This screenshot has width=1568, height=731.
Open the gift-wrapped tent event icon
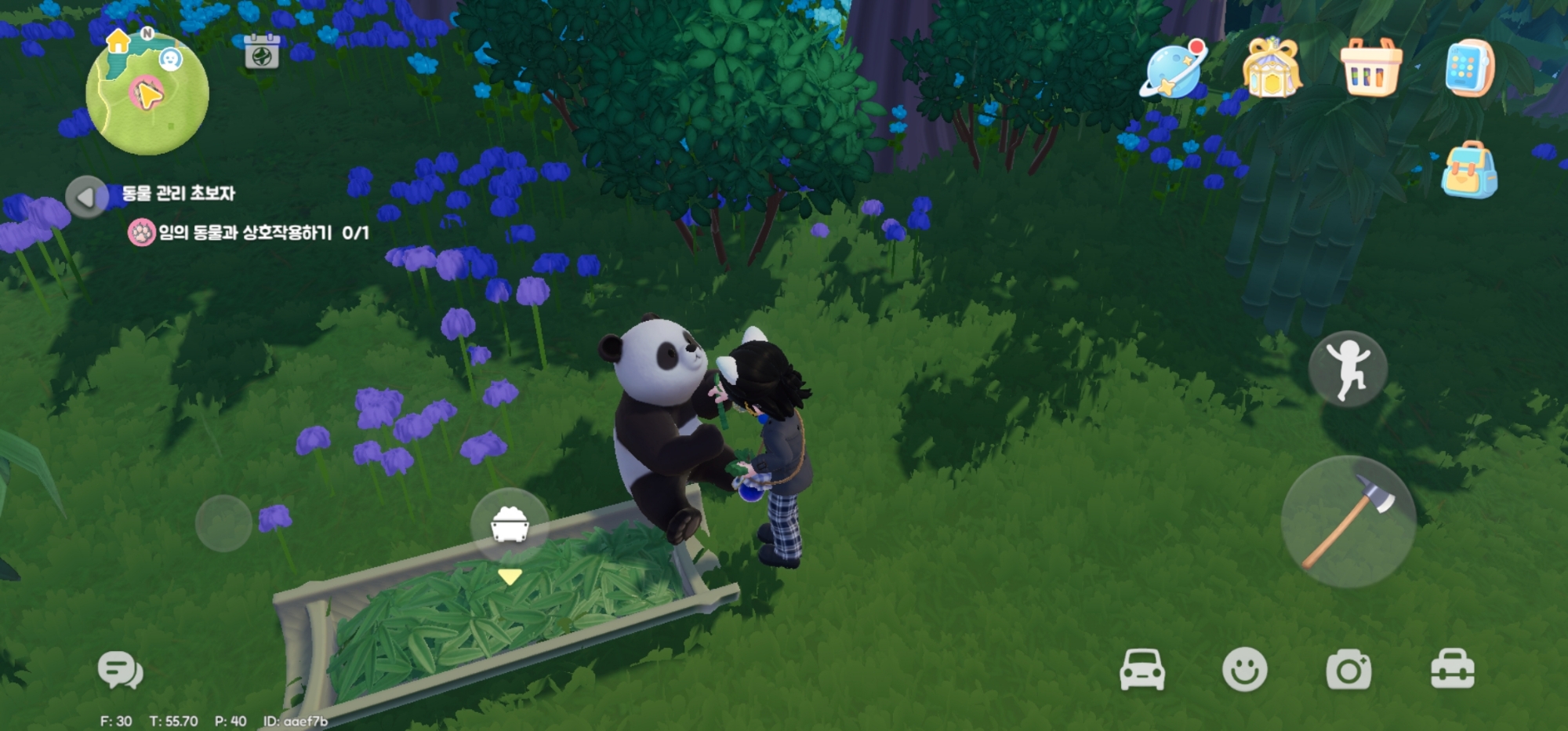(x=1271, y=69)
